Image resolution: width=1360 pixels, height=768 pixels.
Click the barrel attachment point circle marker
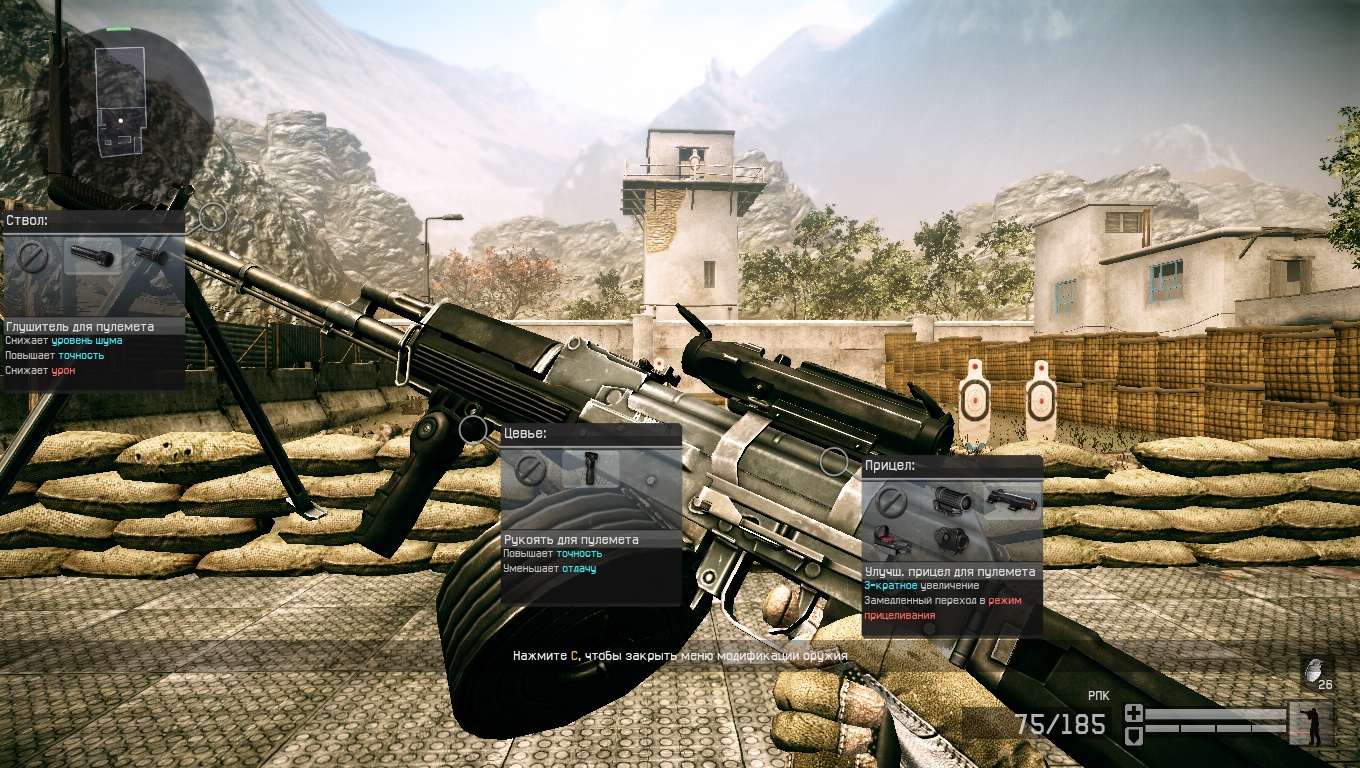click(212, 216)
